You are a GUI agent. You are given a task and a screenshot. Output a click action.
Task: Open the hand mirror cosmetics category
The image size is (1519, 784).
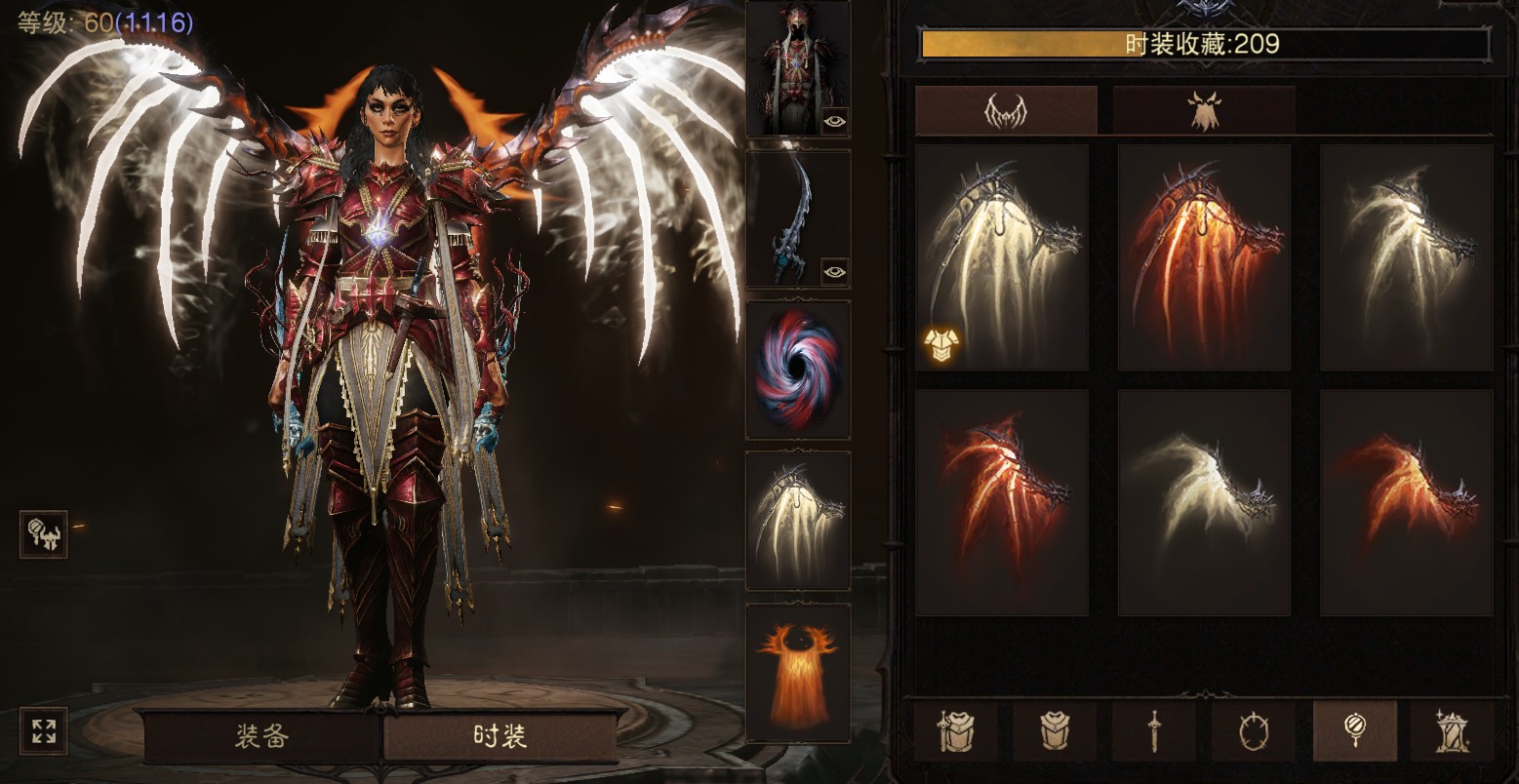1354,730
